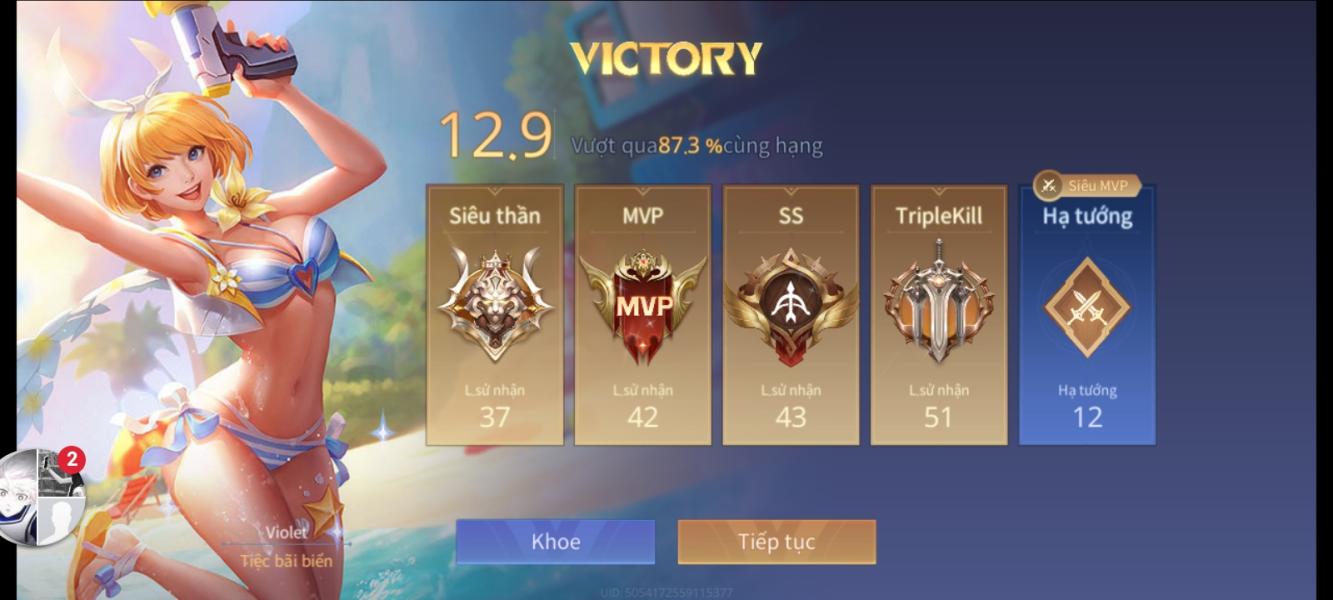This screenshot has width=1333, height=600.
Task: Select the blue Hạ tướng card
Action: (x=1087, y=315)
